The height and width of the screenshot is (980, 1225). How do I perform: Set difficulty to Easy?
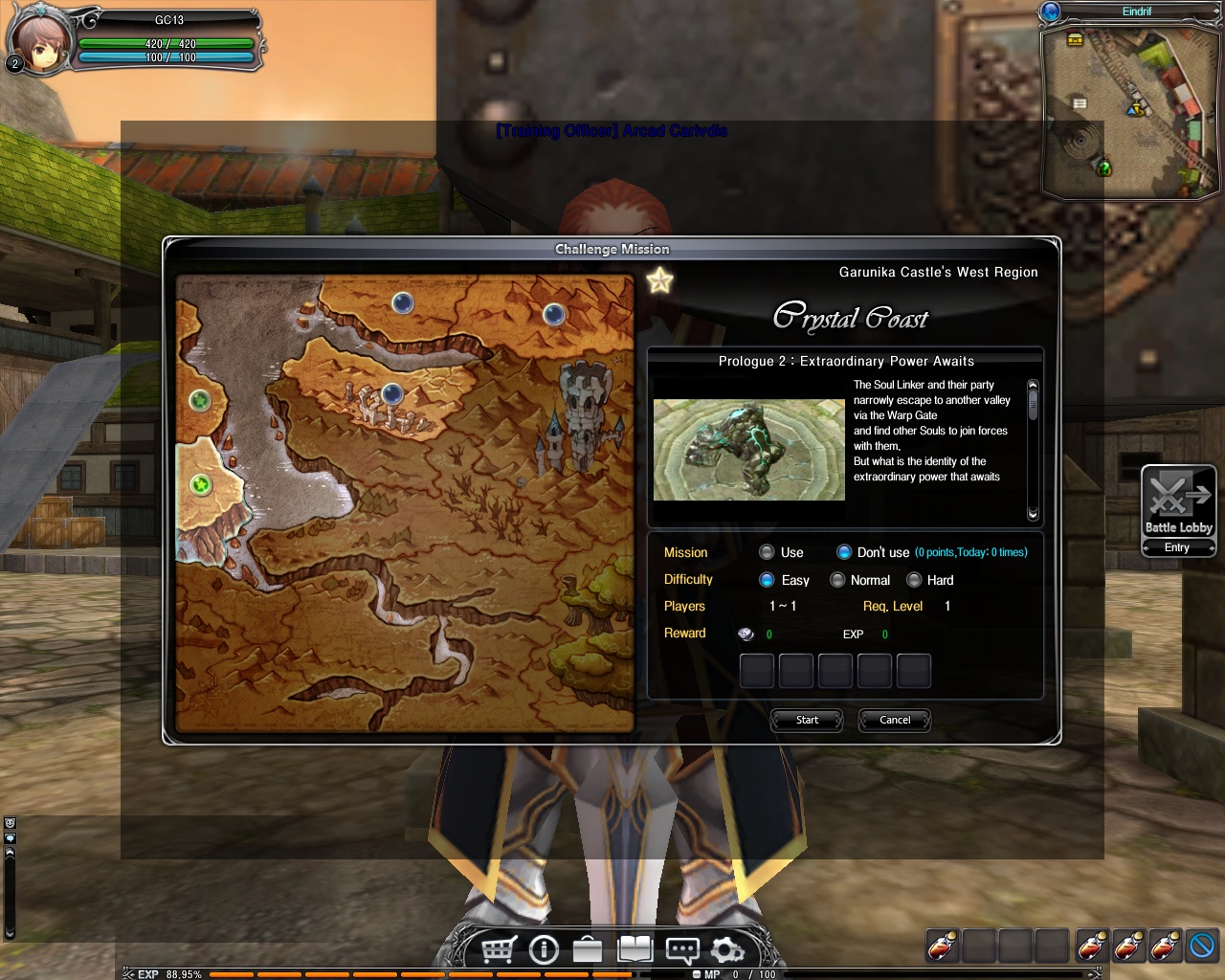coord(767,580)
